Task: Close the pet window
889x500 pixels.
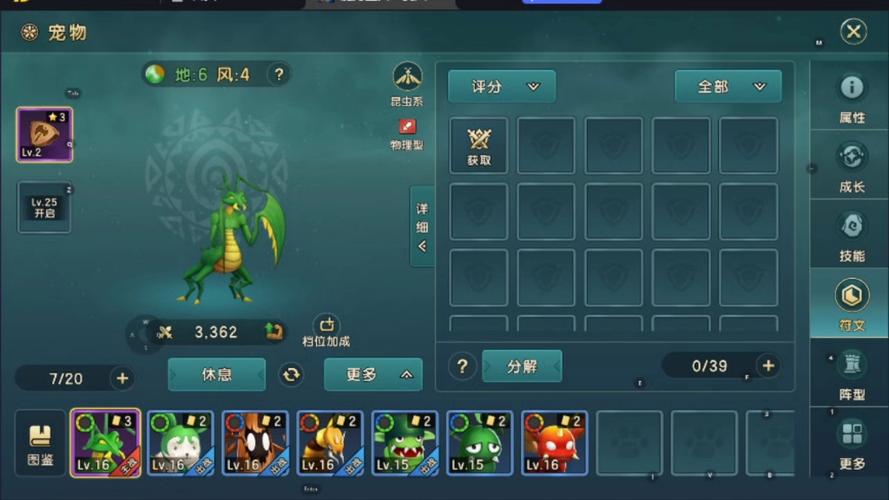Action: coord(853,32)
